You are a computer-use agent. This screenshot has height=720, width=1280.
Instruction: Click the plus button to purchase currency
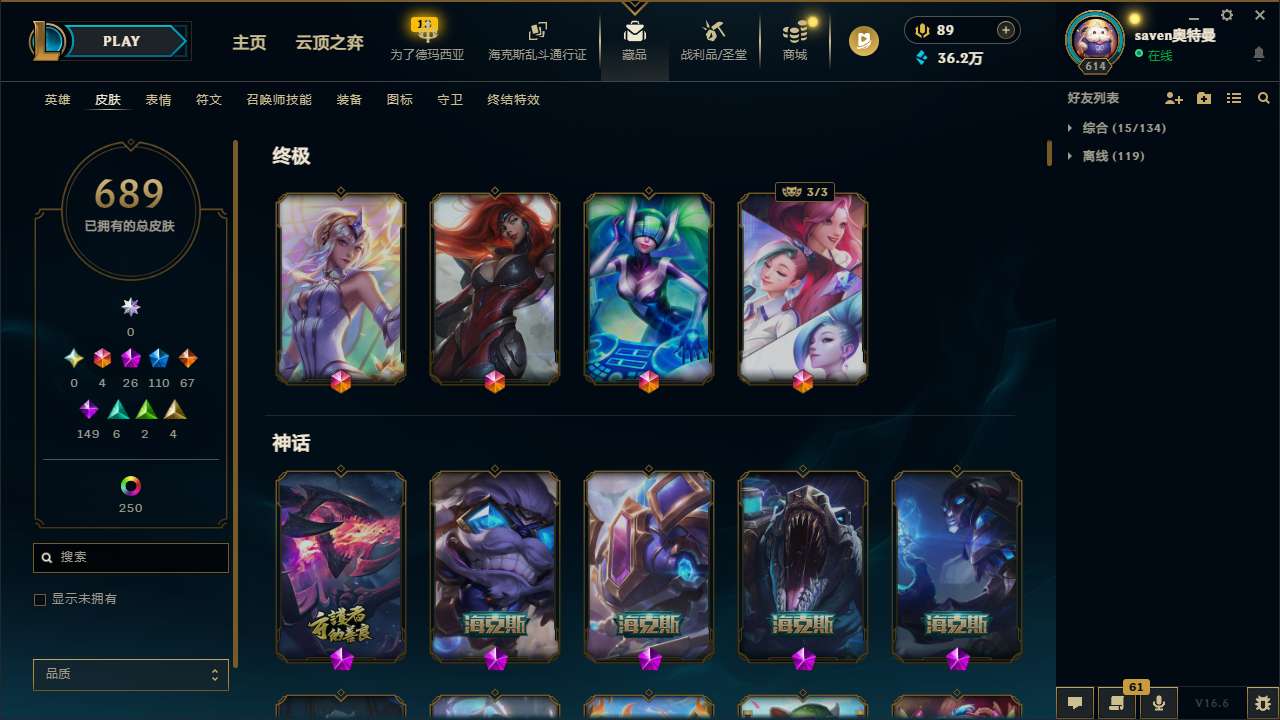1005,29
